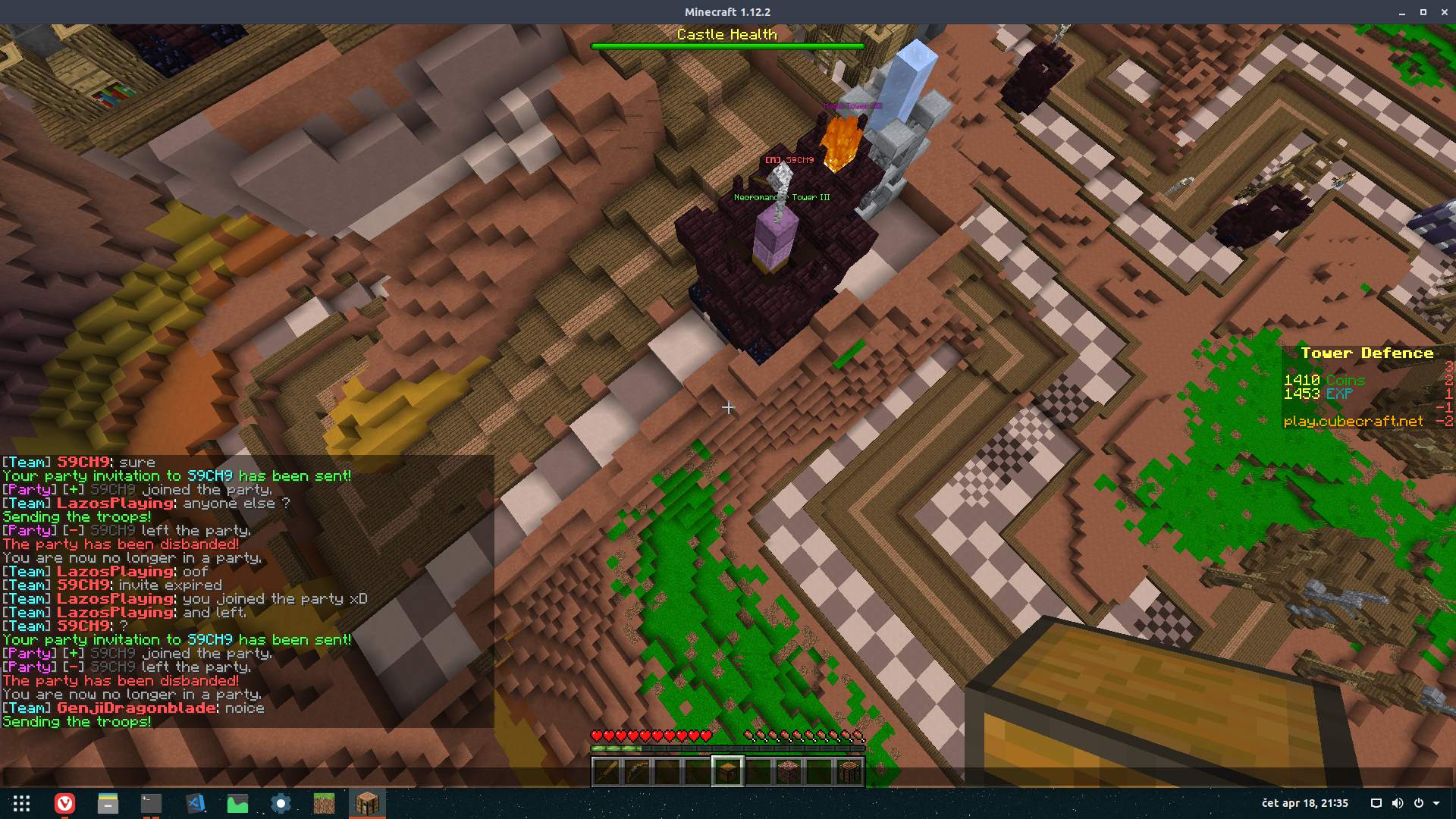Choose the chest item in the hotbar
The height and width of the screenshot is (819, 1456).
[x=727, y=772]
